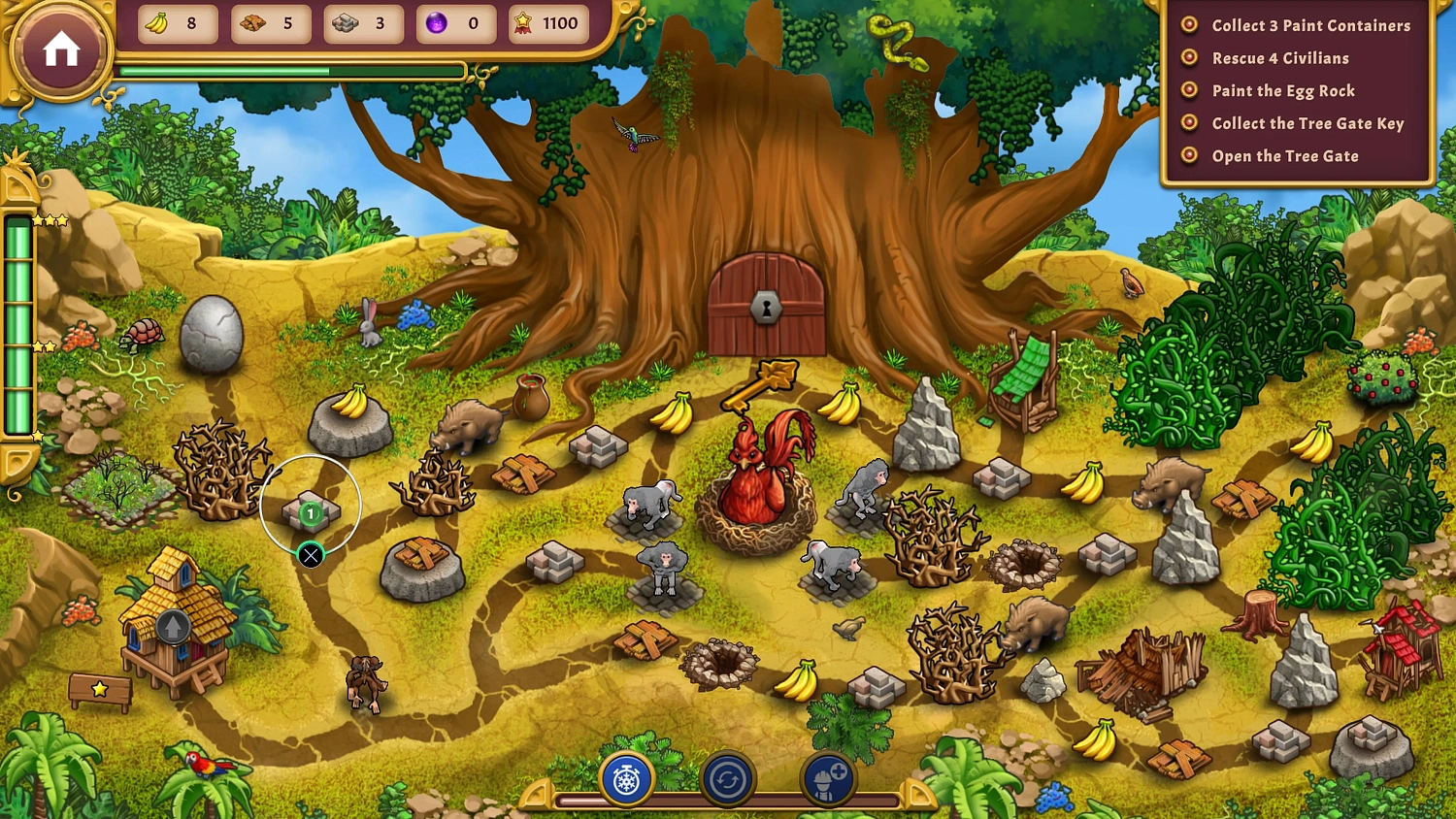The image size is (1456, 819).
Task: Click the purple crystal resource icon
Action: coord(433,23)
